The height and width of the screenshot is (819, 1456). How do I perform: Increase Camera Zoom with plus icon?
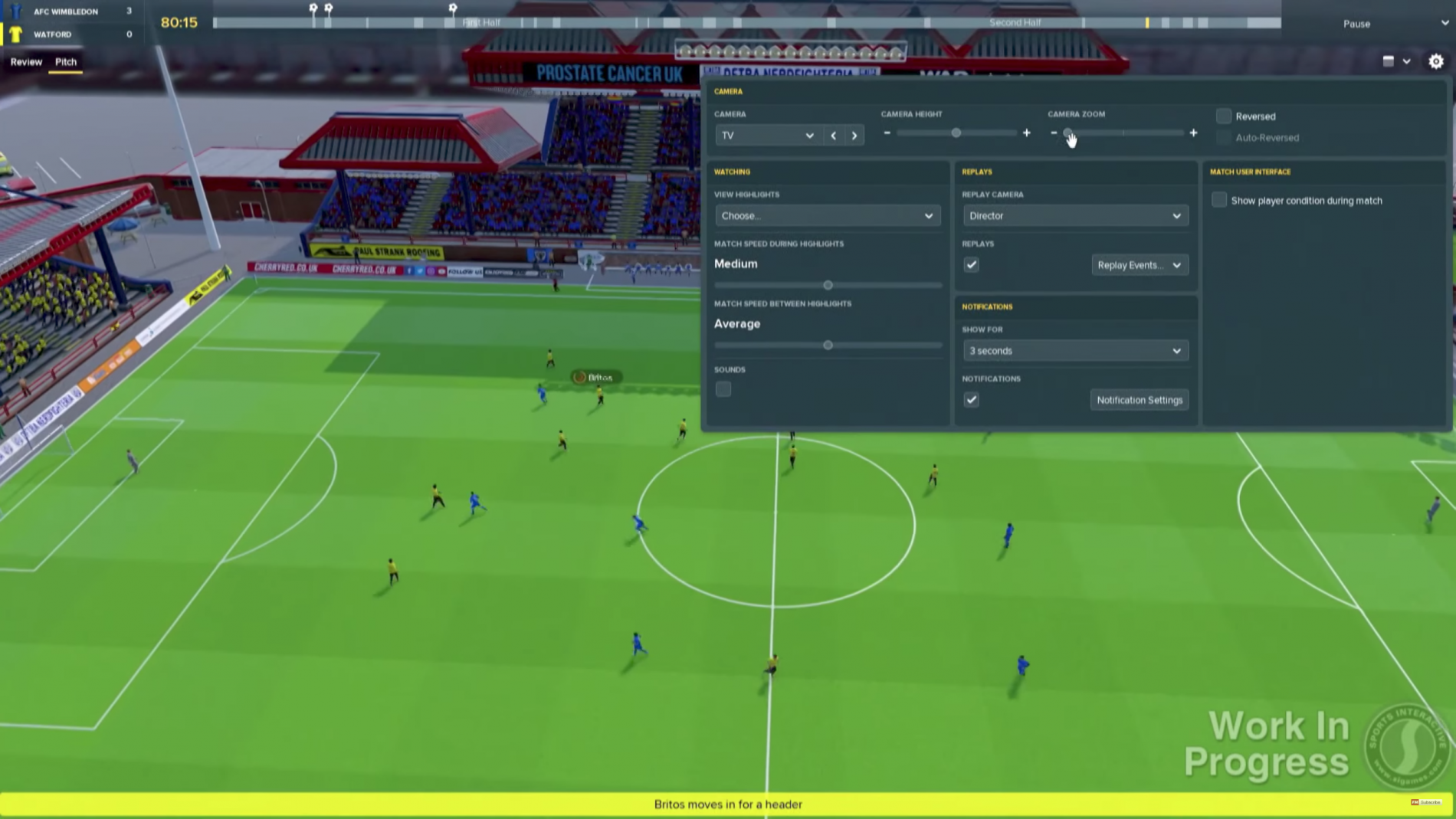click(x=1193, y=133)
